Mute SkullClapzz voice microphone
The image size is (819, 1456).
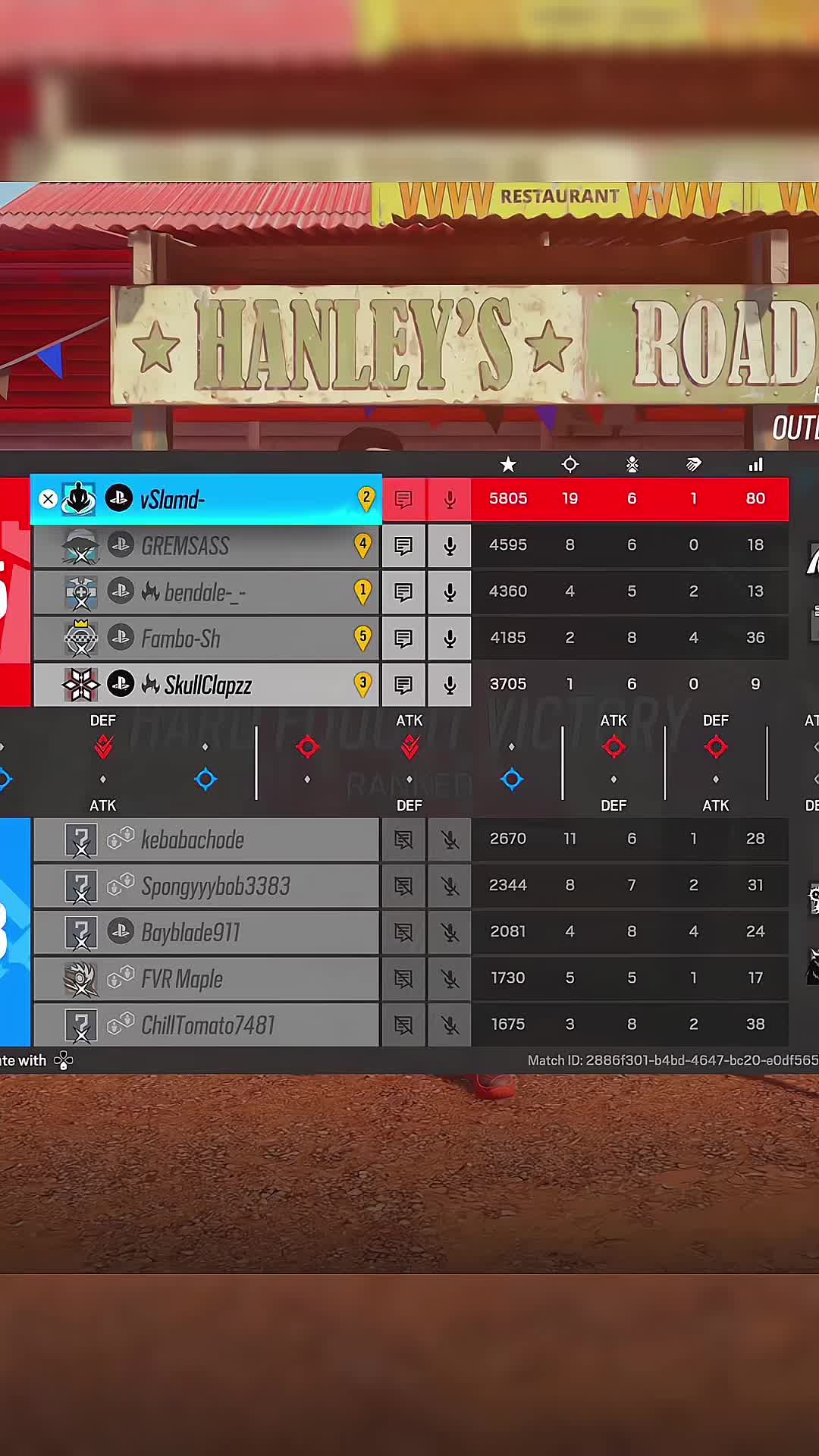tap(450, 685)
